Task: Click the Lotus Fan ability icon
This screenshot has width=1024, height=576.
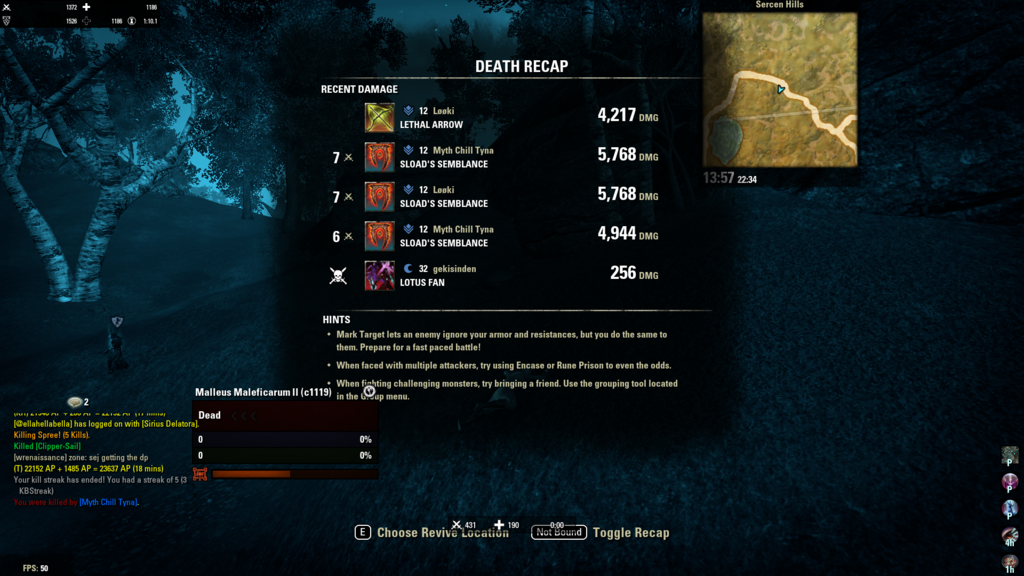Action: (379, 275)
